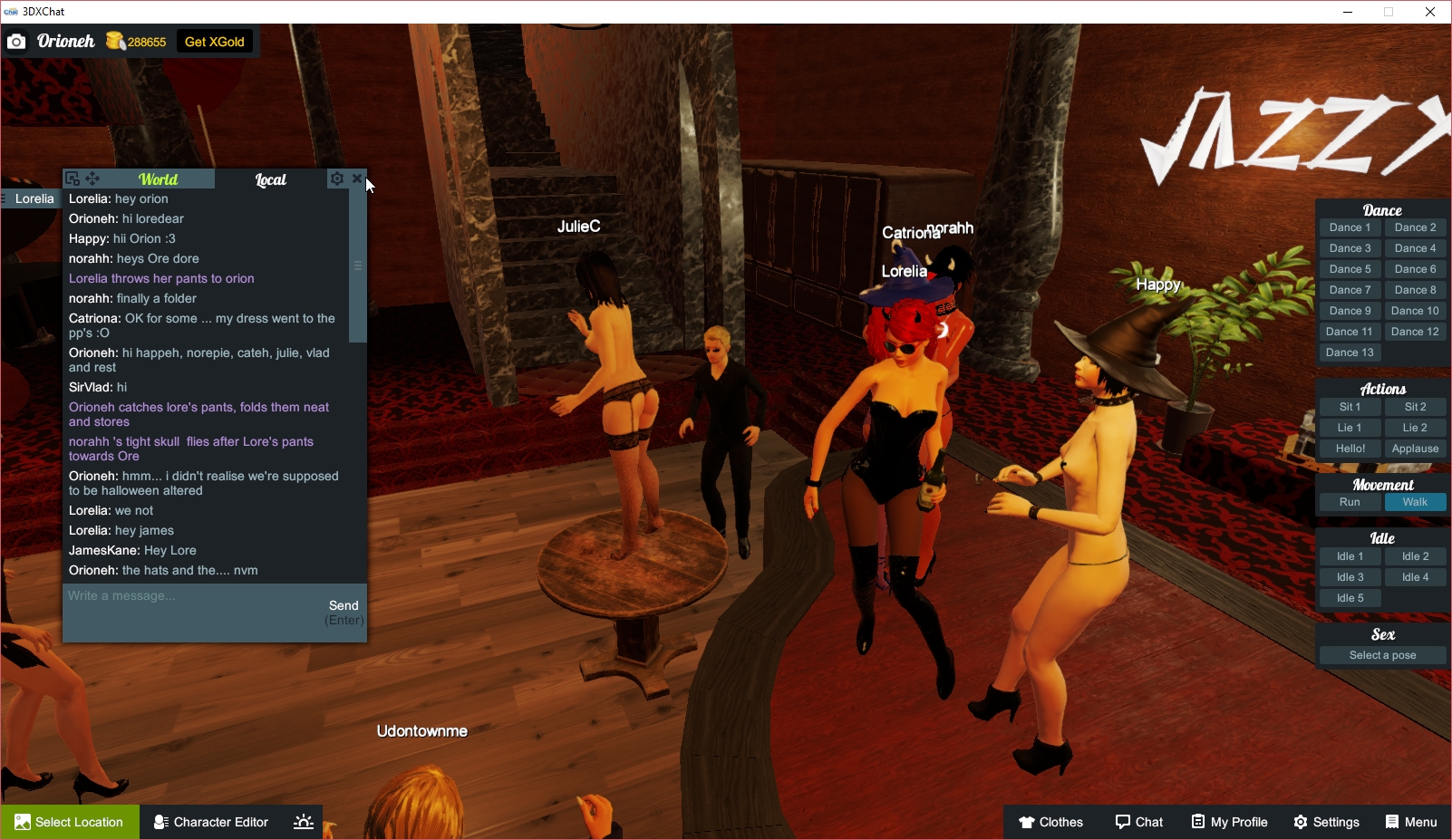Switch to the Local chat tab
Screen dimensions: 1452x840
point(270,179)
